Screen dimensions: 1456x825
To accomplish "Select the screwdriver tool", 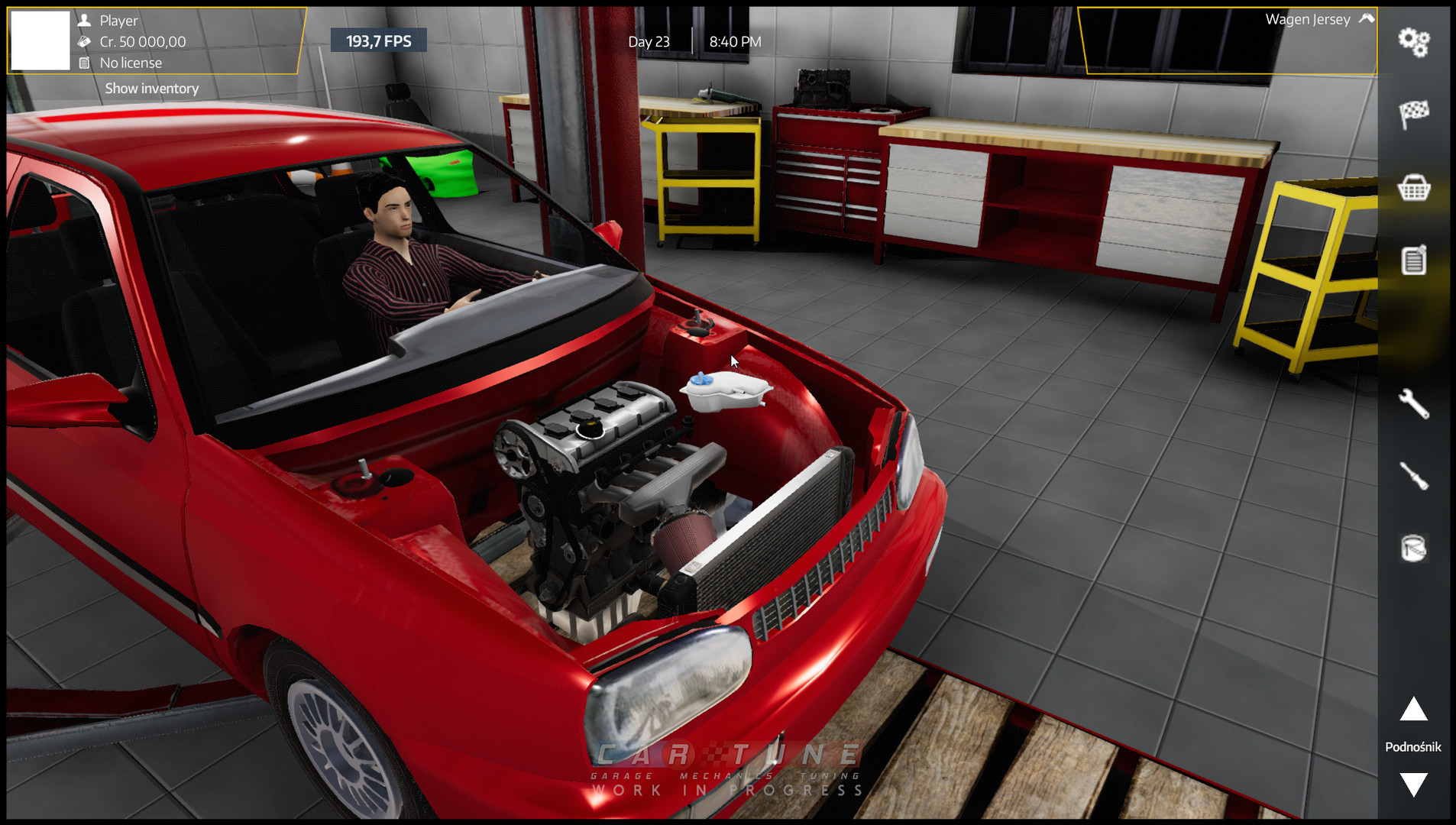I will (1416, 476).
